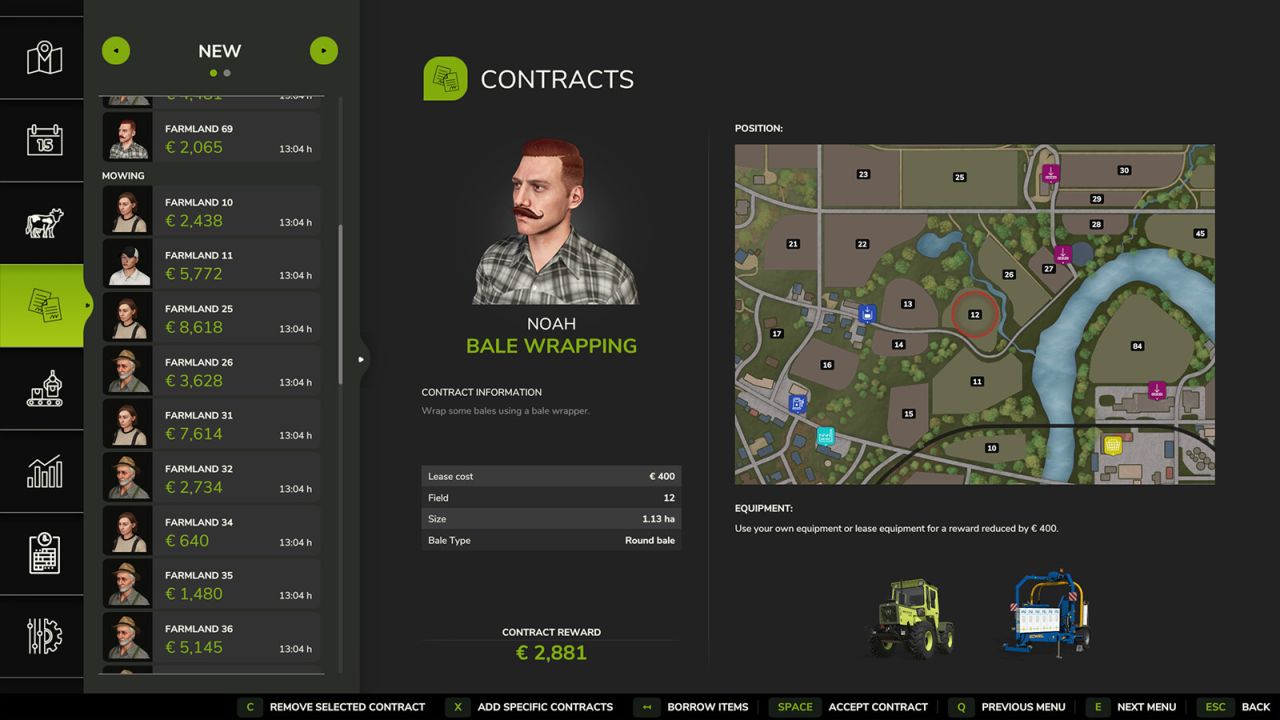Click the circled field 12 marker on map

[974, 314]
